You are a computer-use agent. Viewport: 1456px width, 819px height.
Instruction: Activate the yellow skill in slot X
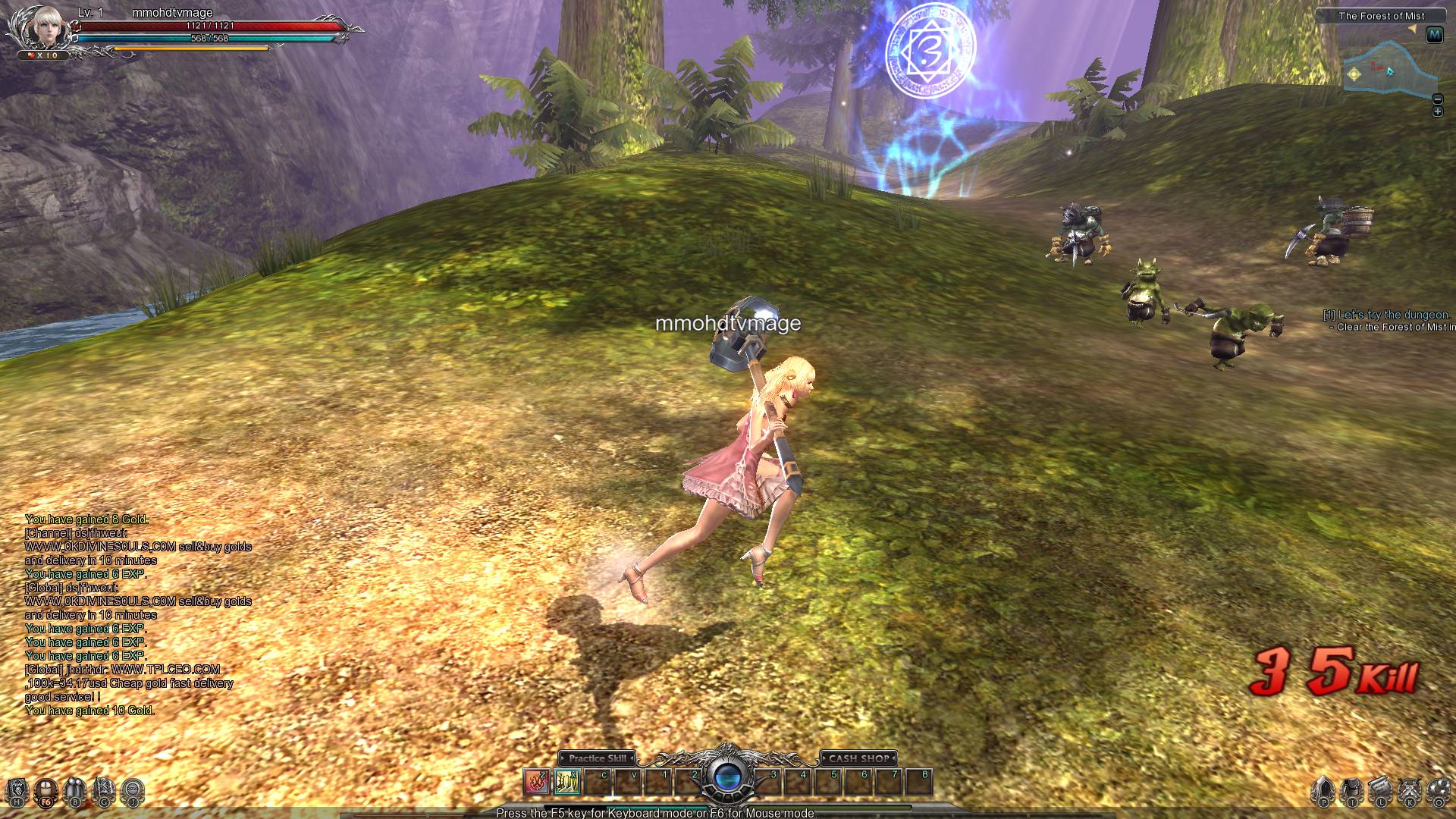pos(567,781)
